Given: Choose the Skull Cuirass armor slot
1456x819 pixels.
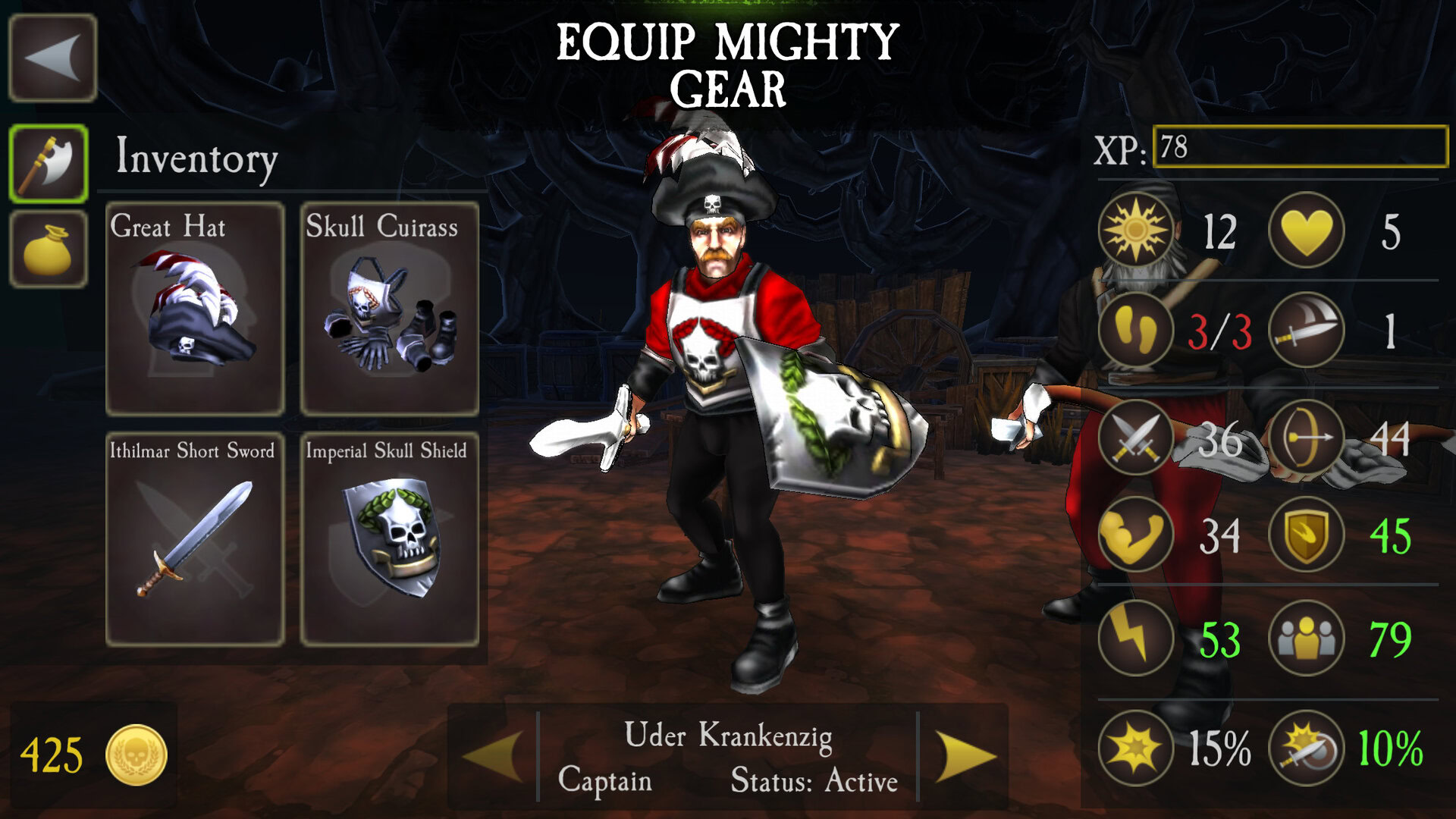Looking at the screenshot, I should [x=390, y=309].
